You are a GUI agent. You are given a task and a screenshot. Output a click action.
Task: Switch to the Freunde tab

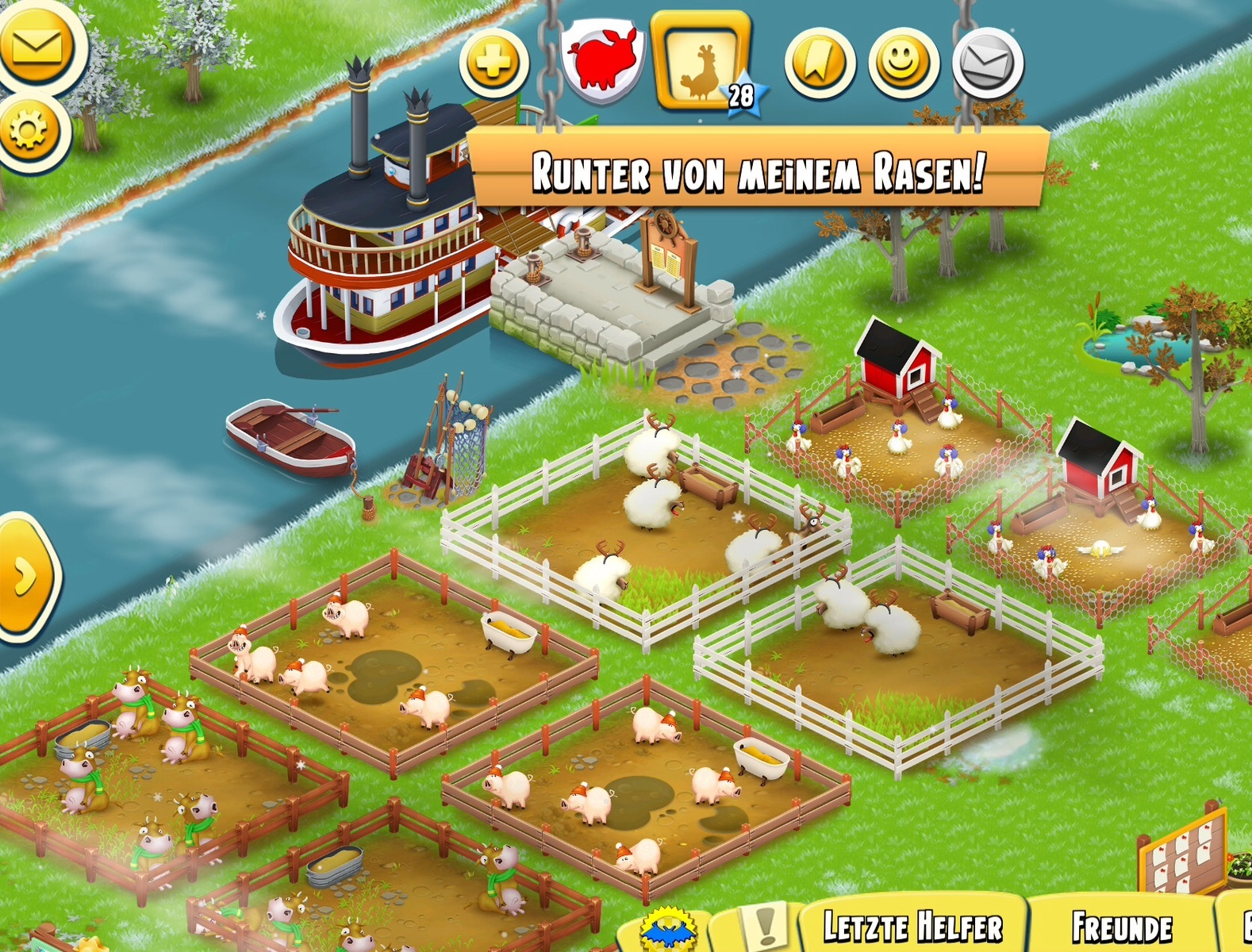pyautogui.click(x=1122, y=927)
